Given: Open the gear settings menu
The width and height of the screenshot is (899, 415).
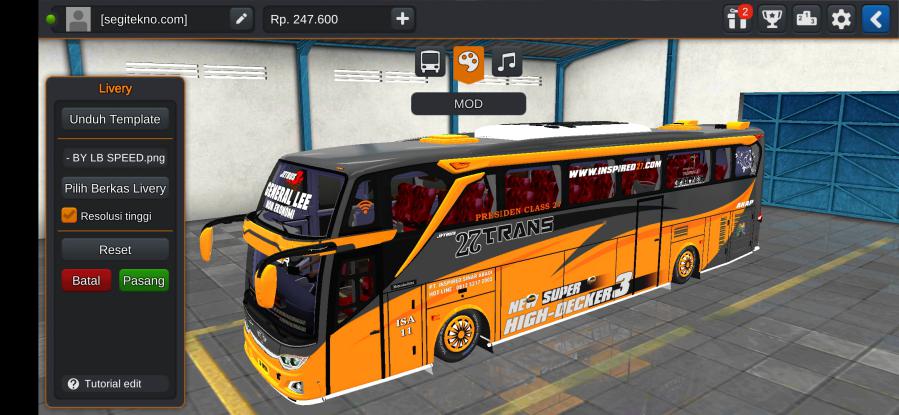Looking at the screenshot, I should (841, 18).
